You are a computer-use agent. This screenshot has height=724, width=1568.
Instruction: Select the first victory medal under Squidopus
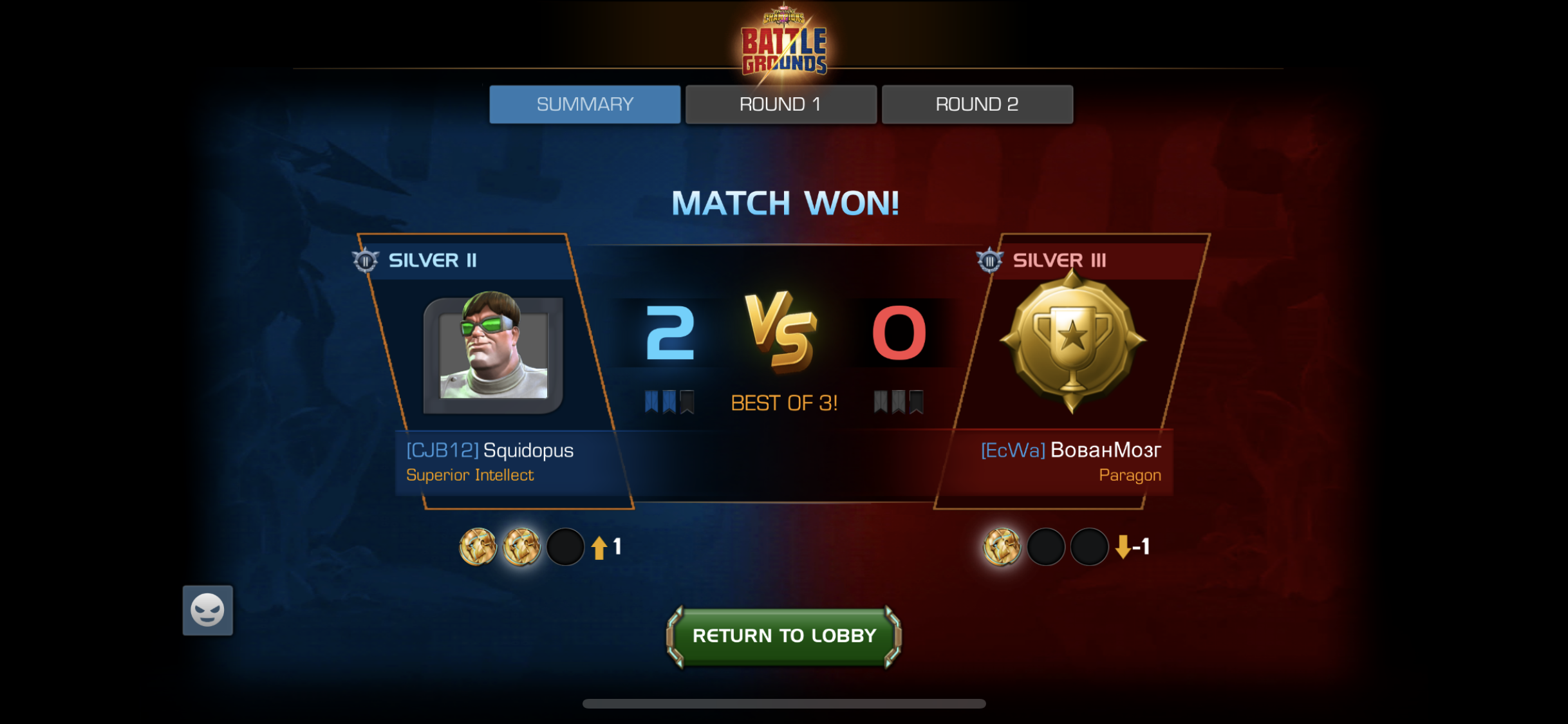(x=477, y=548)
